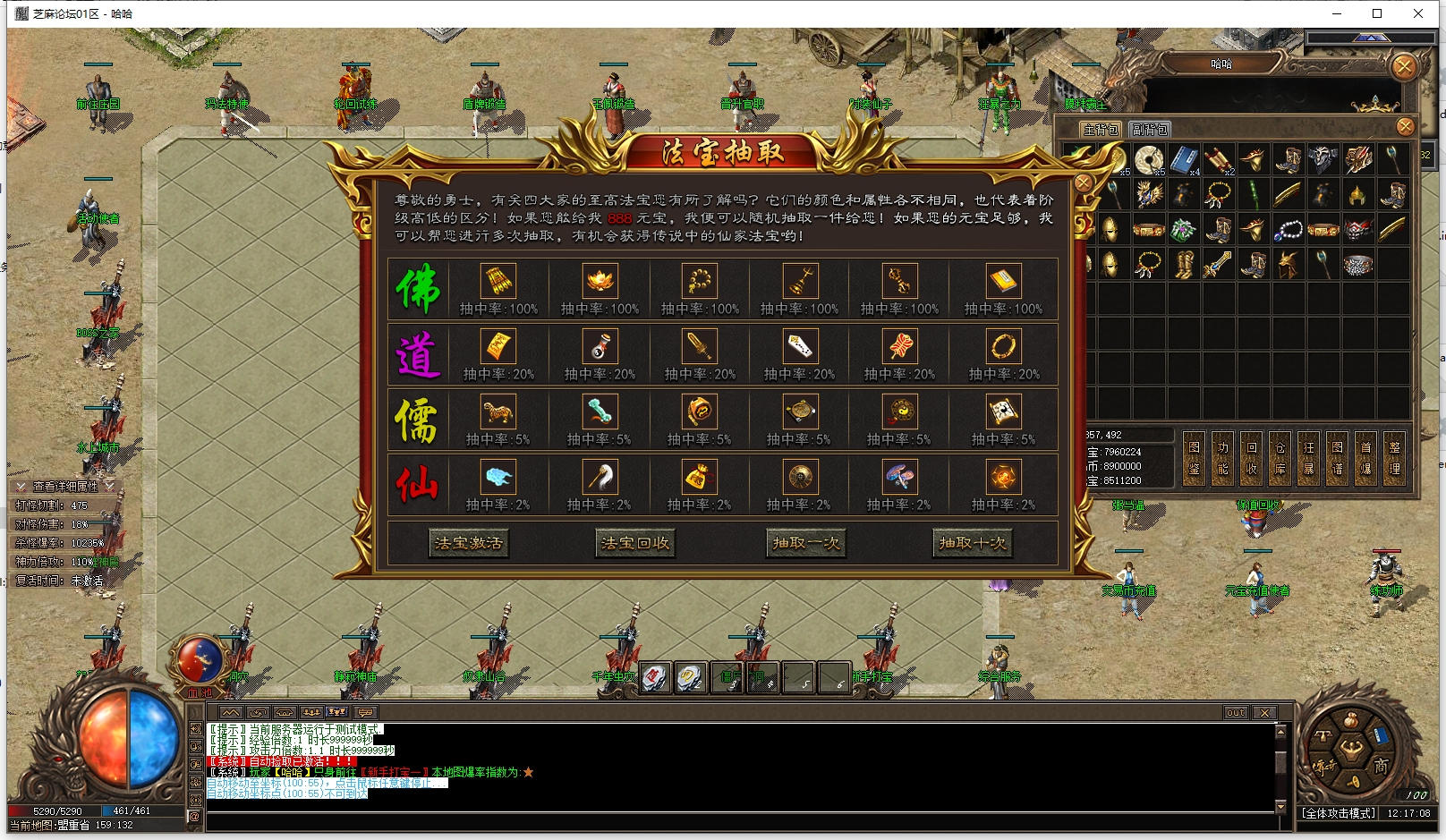Open the 图鉴 codex button
The width and height of the screenshot is (1446, 840).
point(1194,457)
